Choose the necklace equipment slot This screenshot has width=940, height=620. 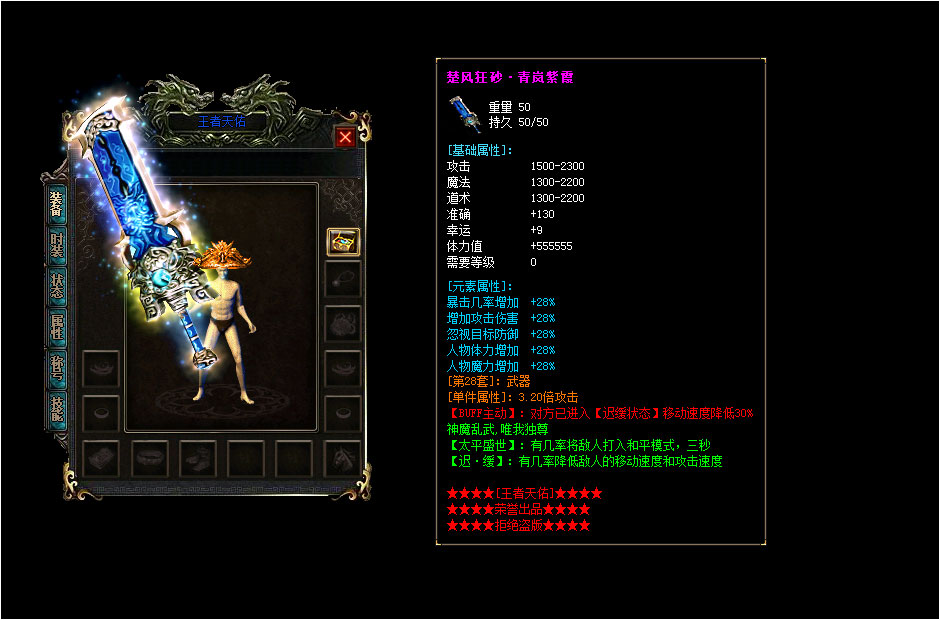343,279
